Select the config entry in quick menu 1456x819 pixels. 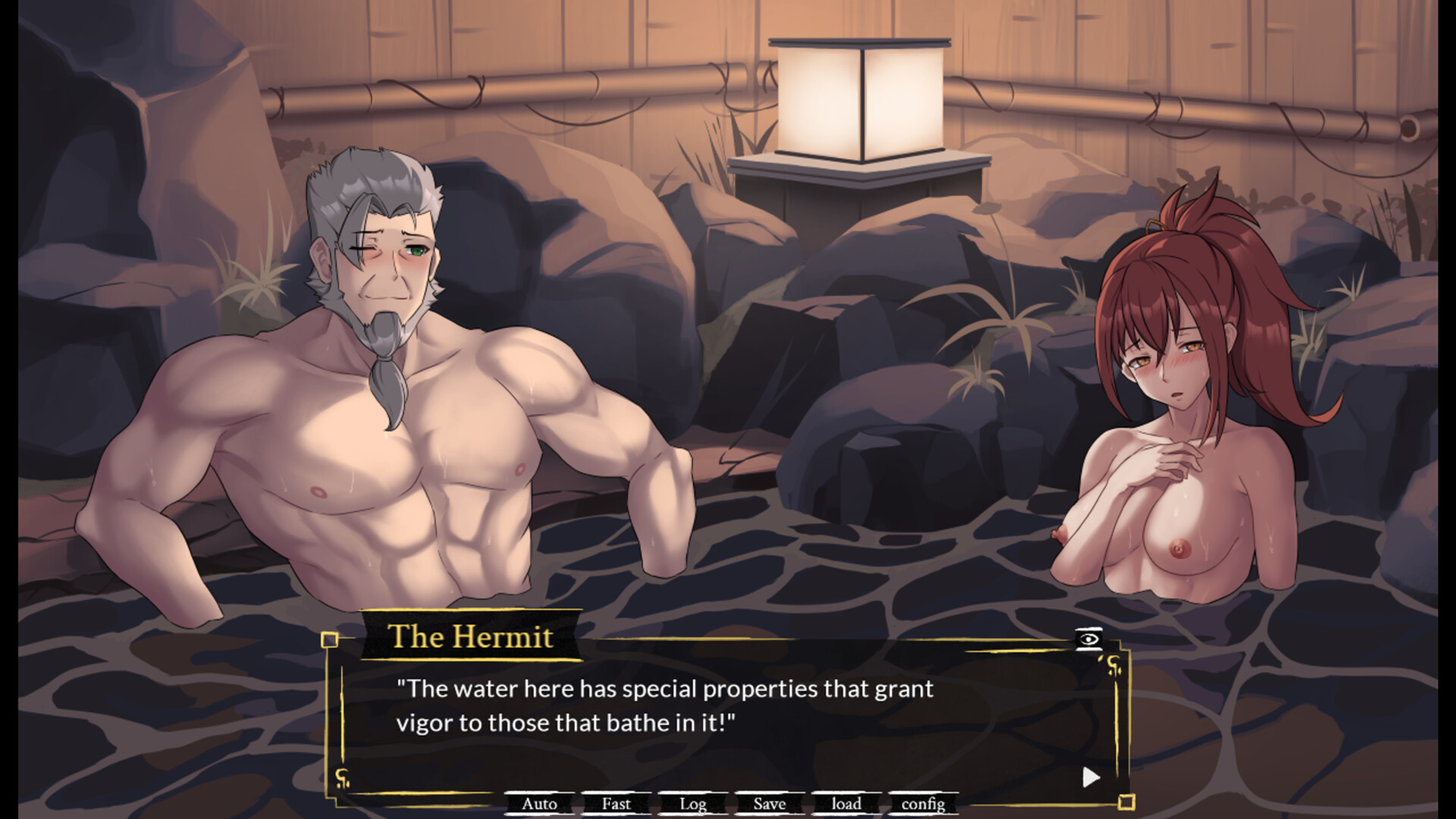tap(925, 805)
